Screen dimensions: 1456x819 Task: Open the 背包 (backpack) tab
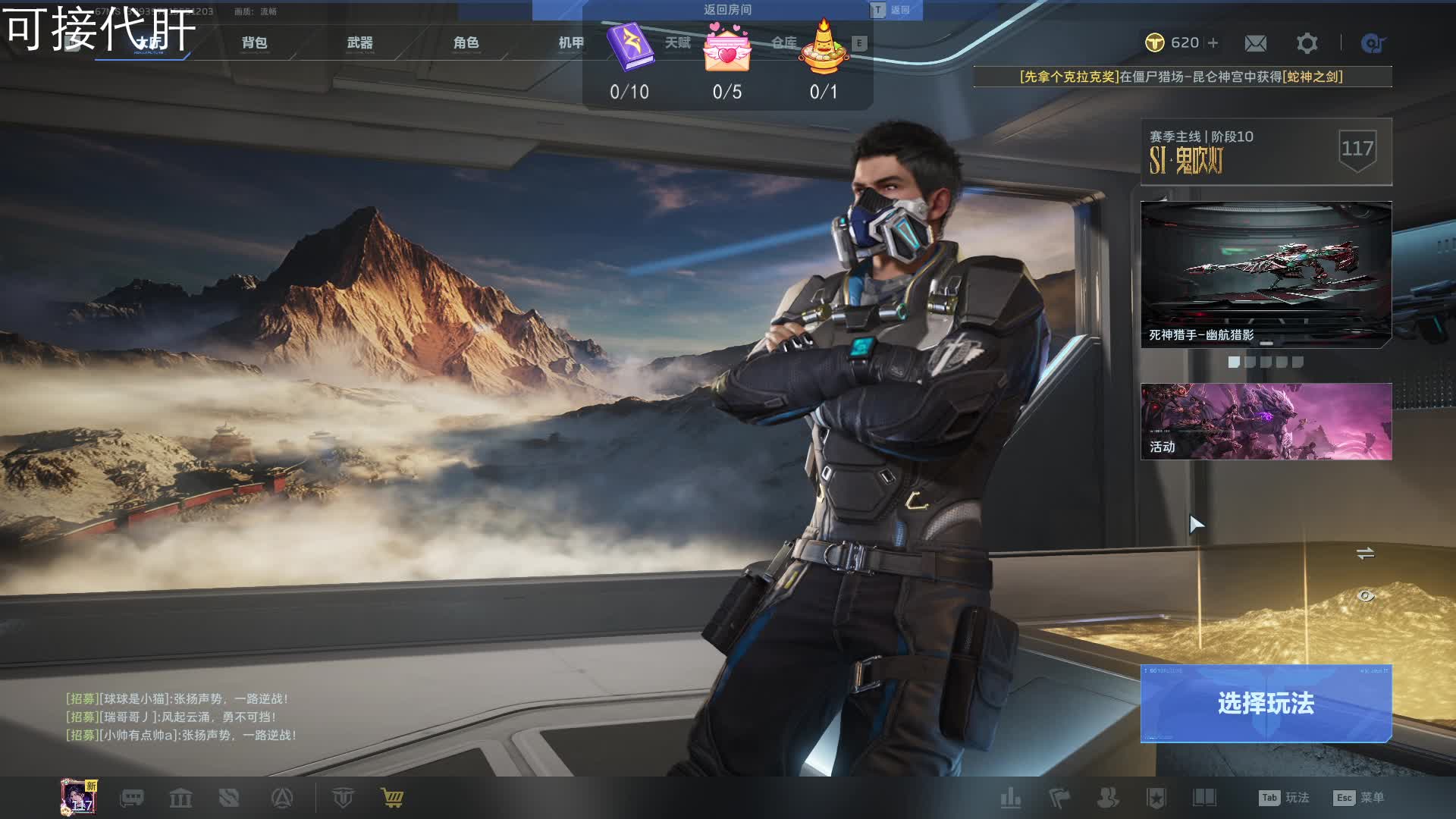pyautogui.click(x=254, y=43)
